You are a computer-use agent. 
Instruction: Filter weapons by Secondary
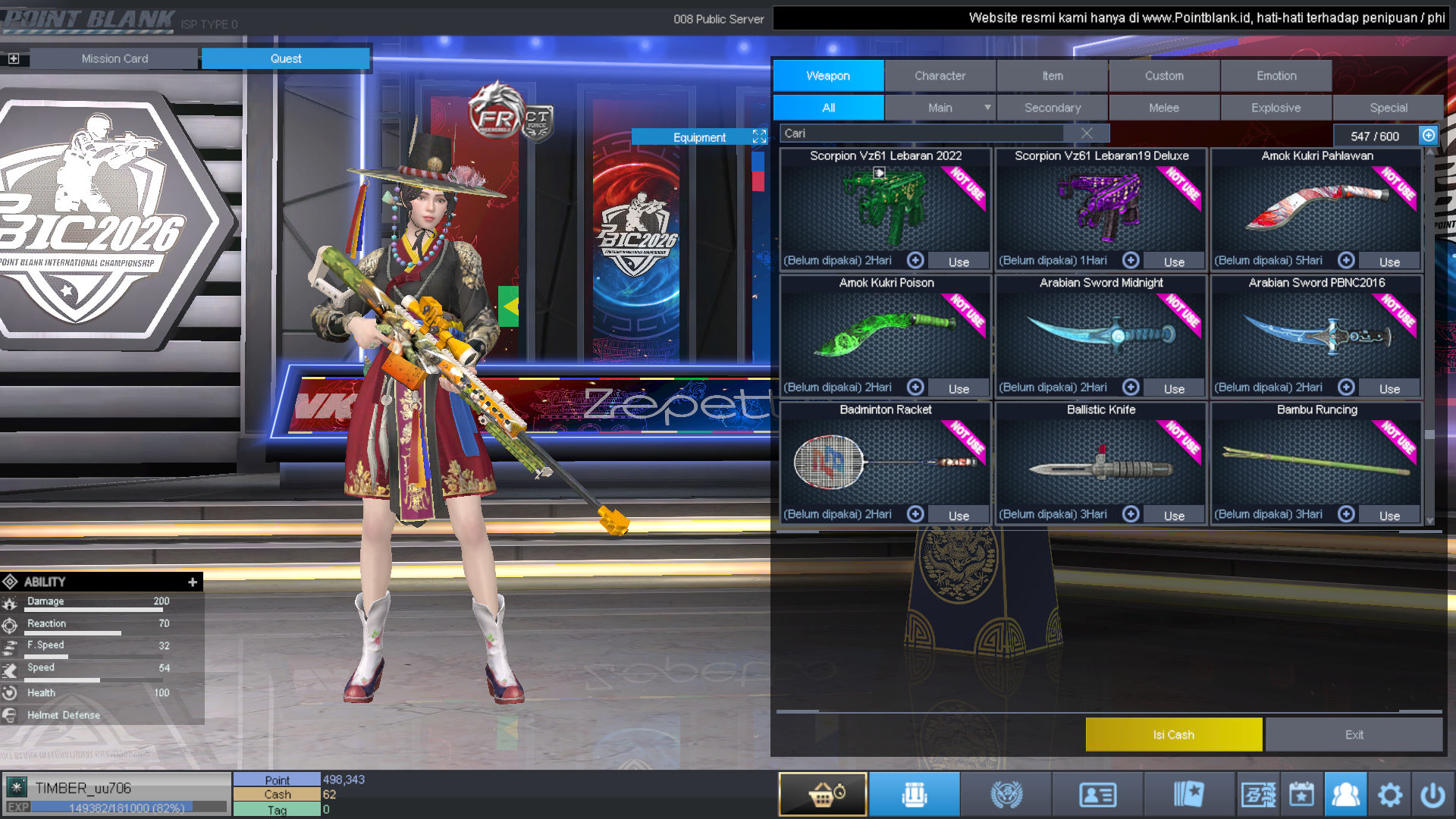click(x=1052, y=108)
